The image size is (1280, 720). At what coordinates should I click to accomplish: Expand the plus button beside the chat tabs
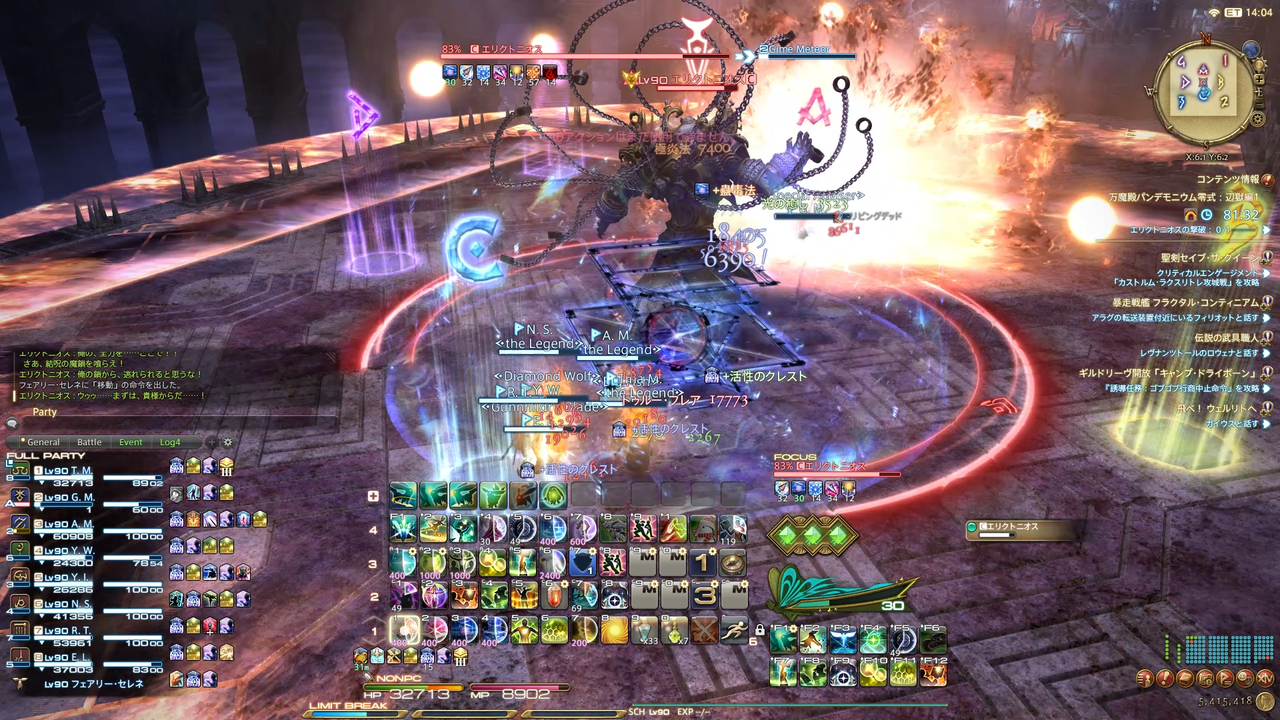211,442
